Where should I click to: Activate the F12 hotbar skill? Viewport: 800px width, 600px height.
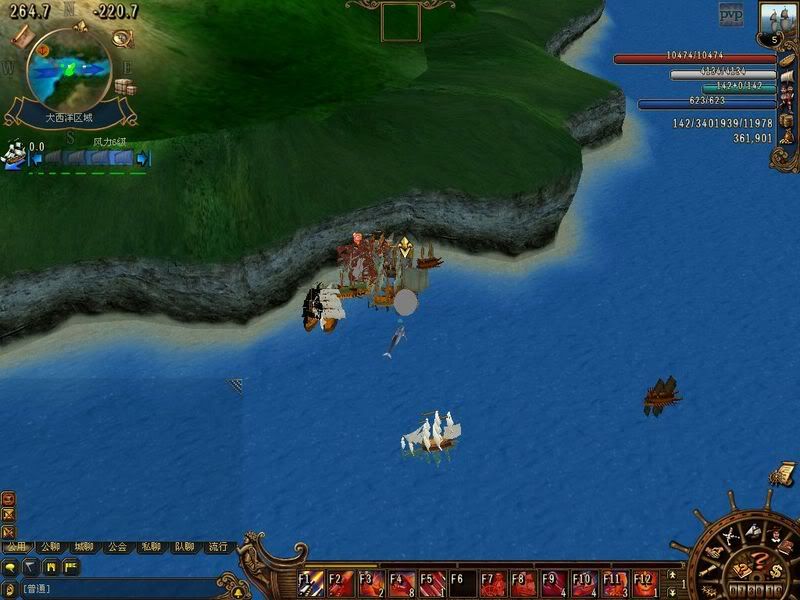pos(644,580)
